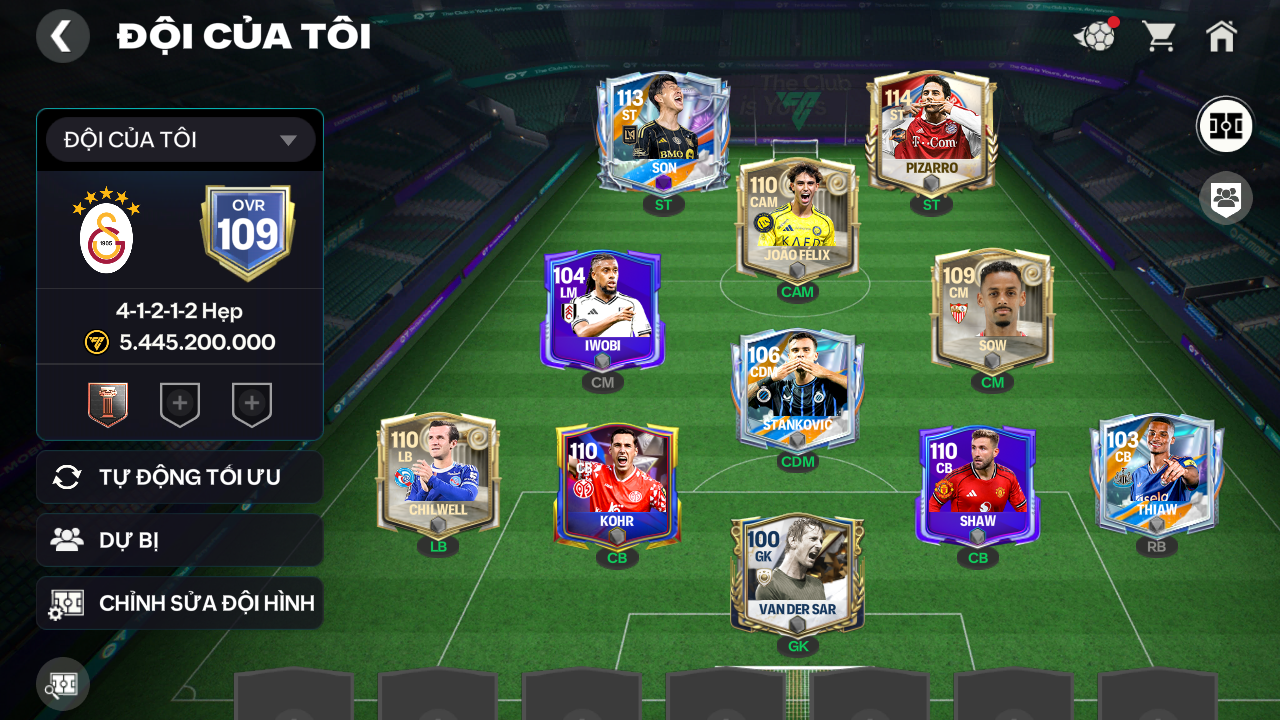Open the ĐỘI CỦA TÔI squad dropdown

click(181, 140)
